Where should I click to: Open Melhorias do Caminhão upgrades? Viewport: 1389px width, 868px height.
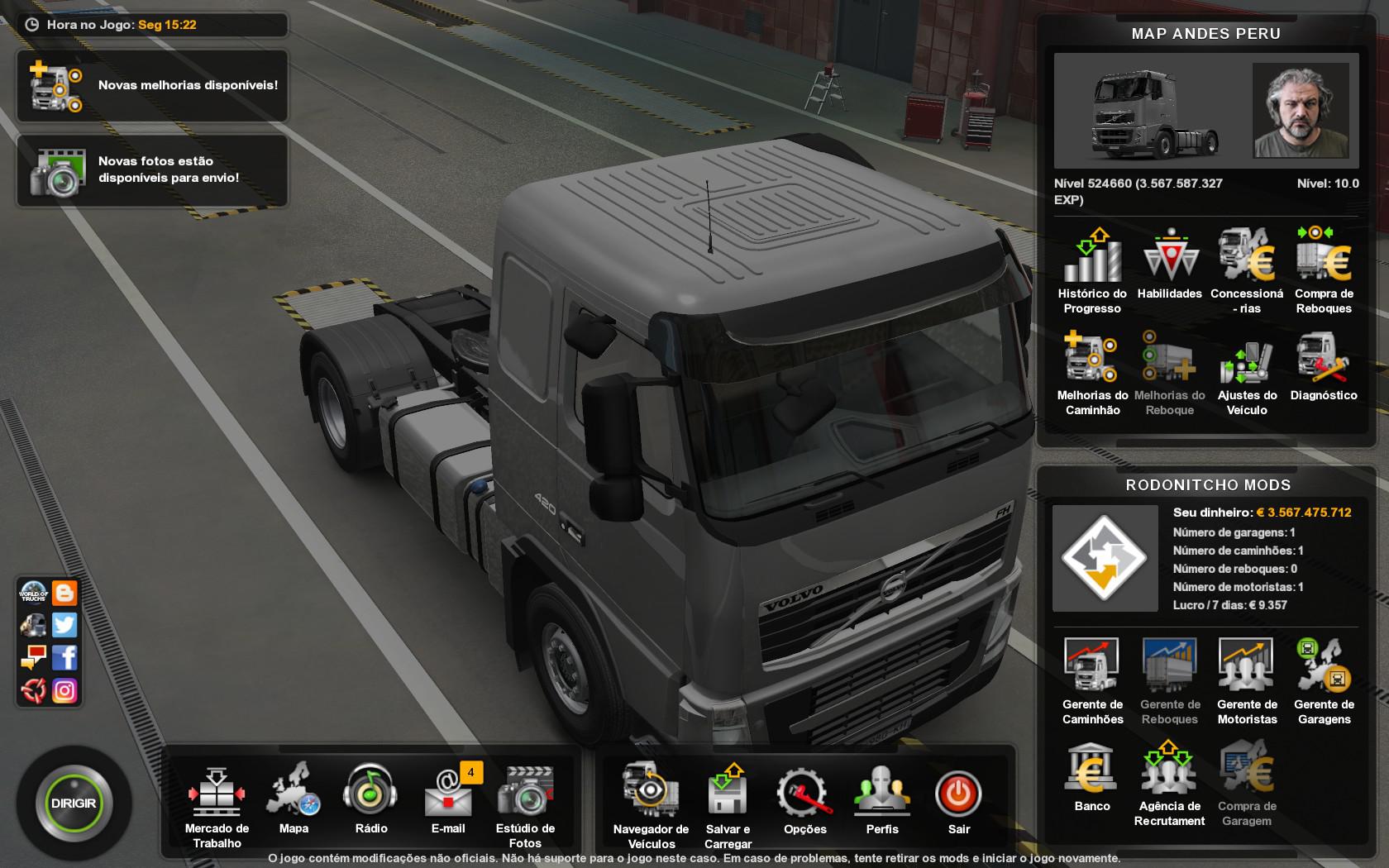click(x=1092, y=370)
